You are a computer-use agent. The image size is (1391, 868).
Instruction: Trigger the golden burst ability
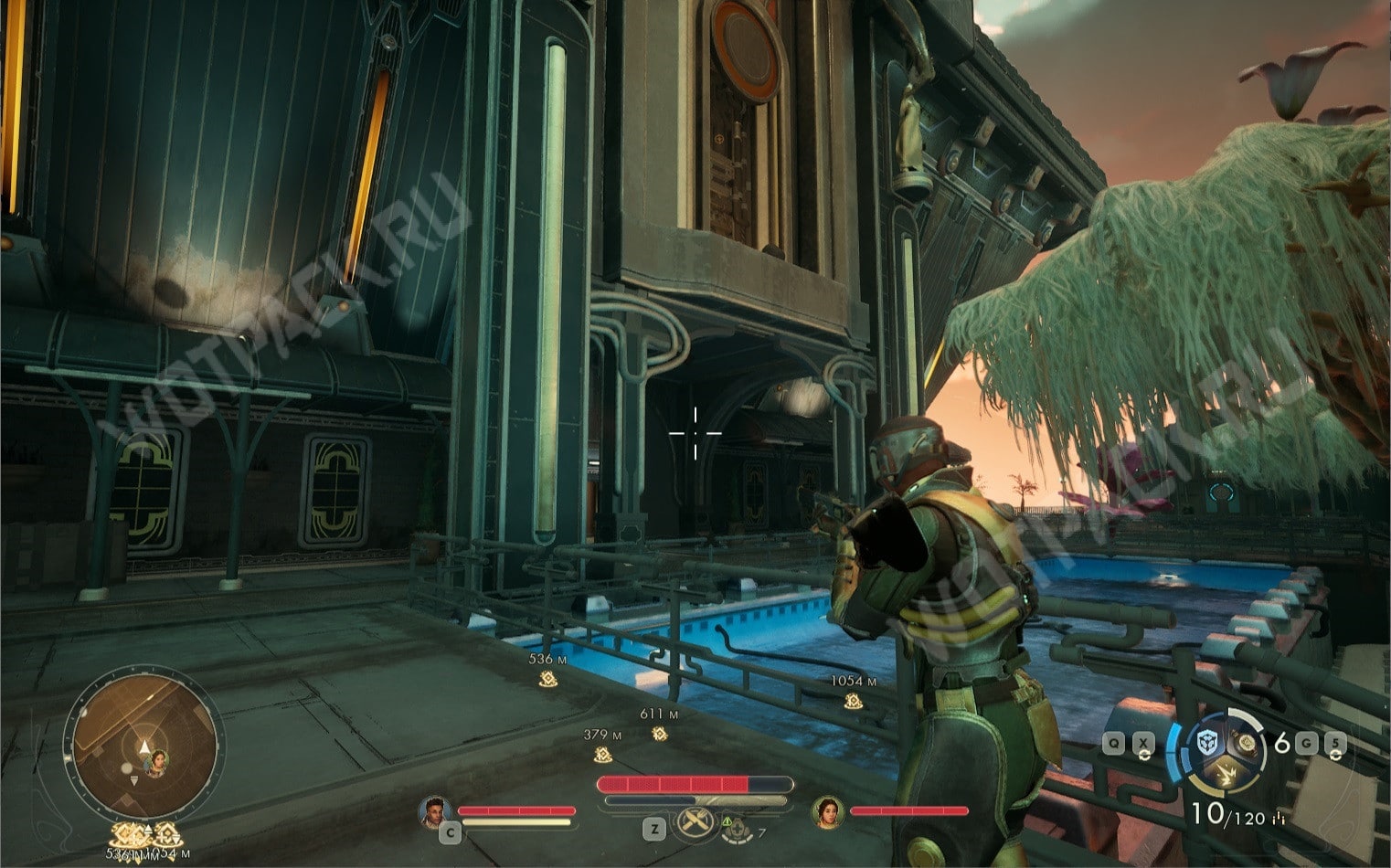pos(1225,777)
